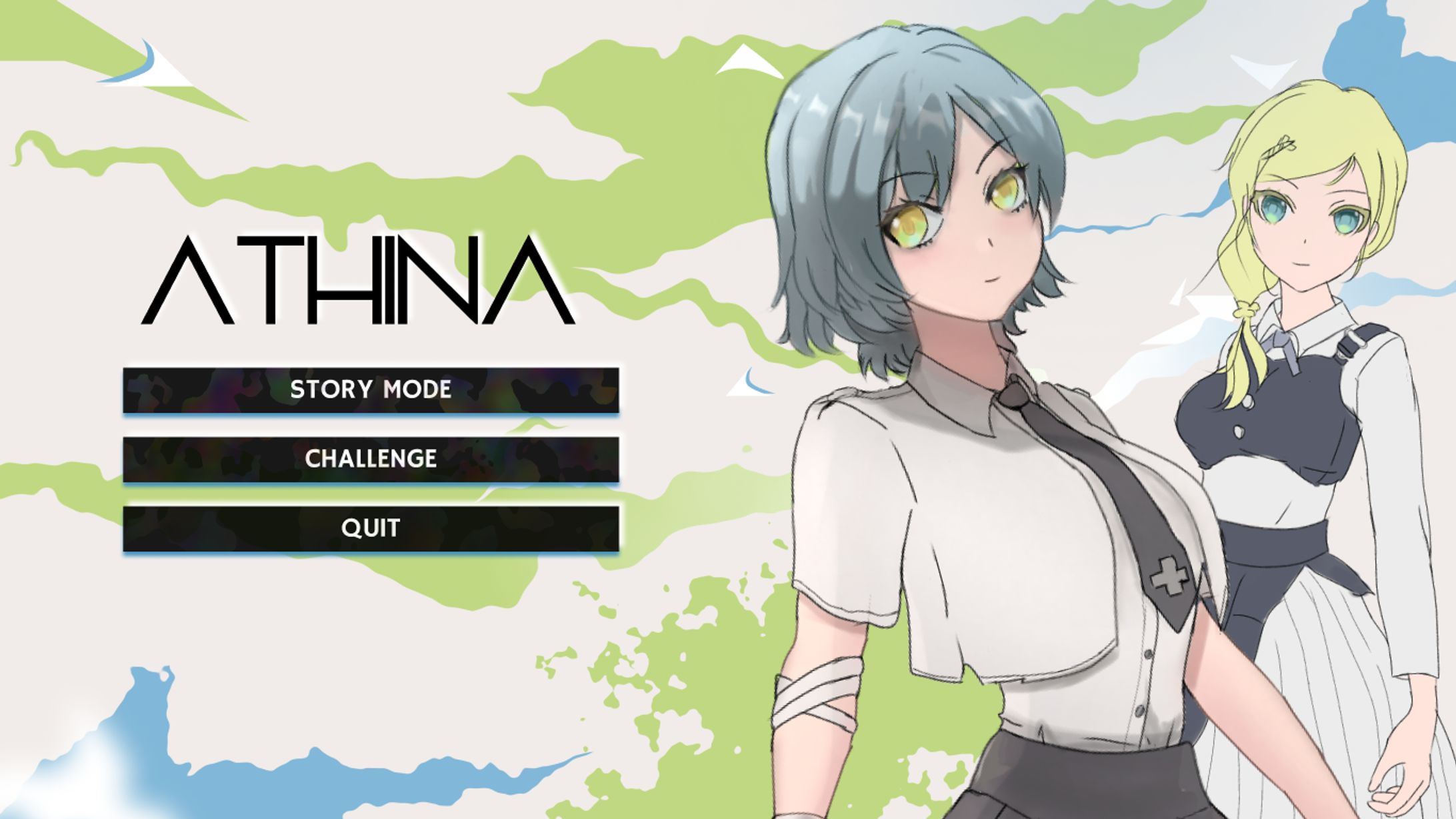This screenshot has height=819, width=1456.
Task: Open the Challenge mode
Action: pyautogui.click(x=371, y=459)
